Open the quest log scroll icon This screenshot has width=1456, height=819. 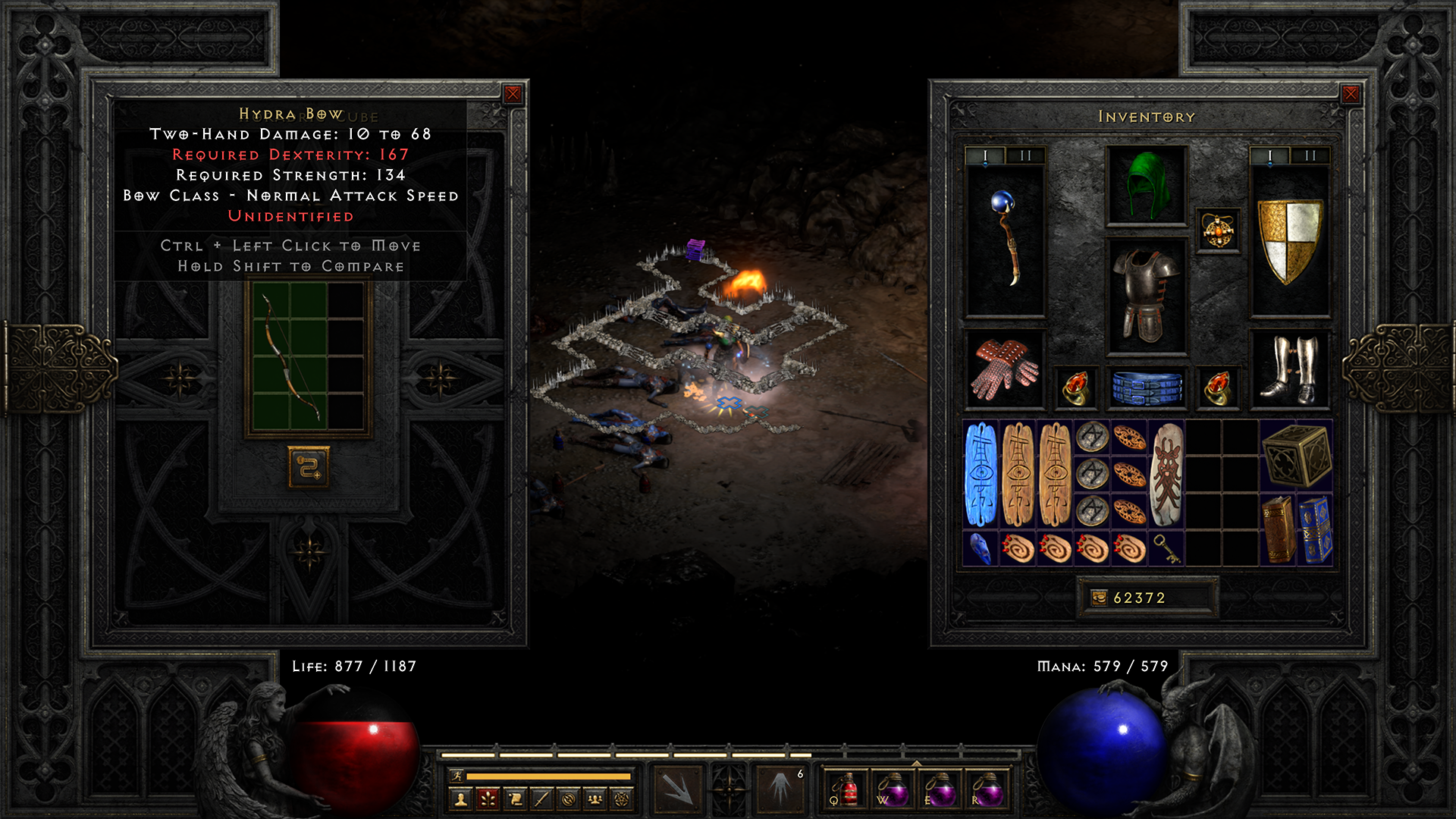514,800
